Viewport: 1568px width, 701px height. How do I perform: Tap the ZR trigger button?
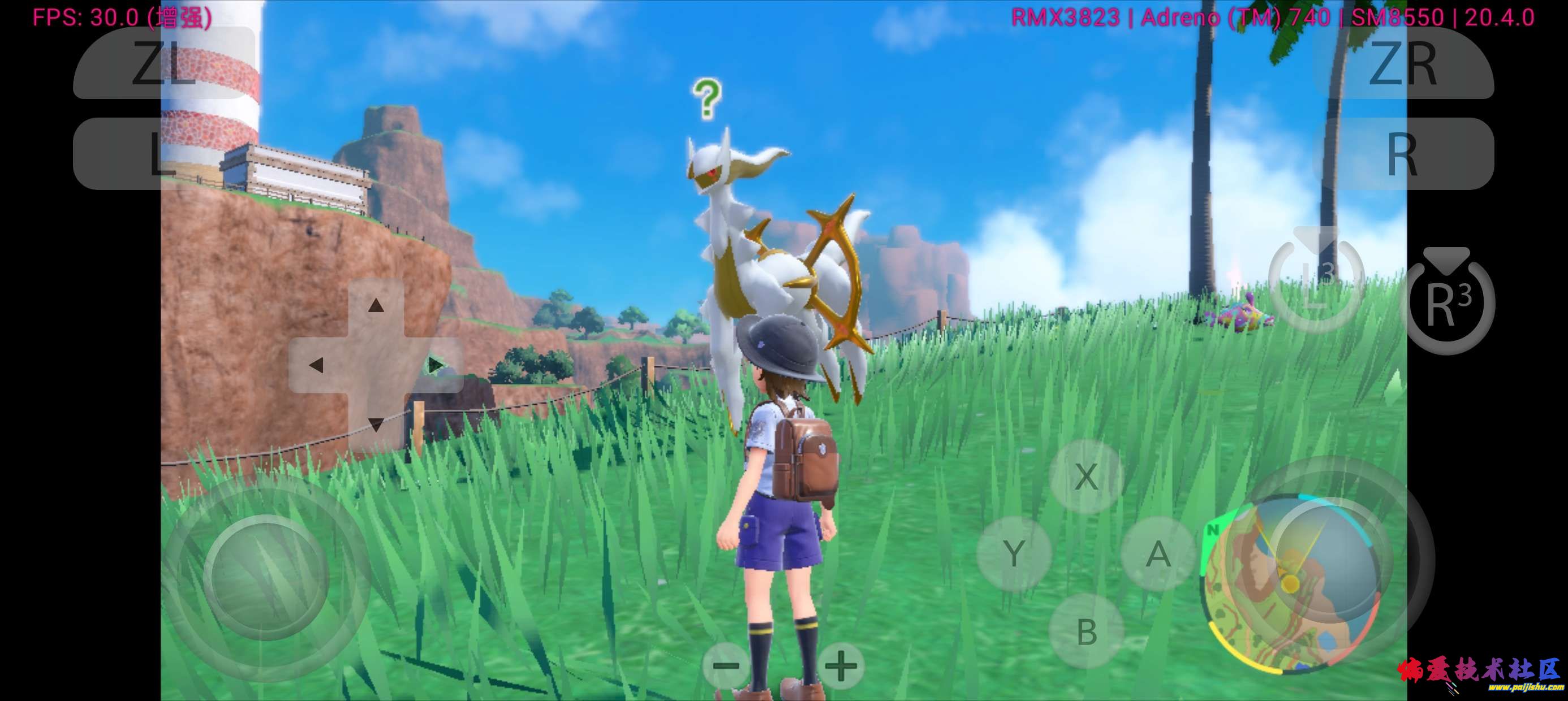(x=1402, y=63)
